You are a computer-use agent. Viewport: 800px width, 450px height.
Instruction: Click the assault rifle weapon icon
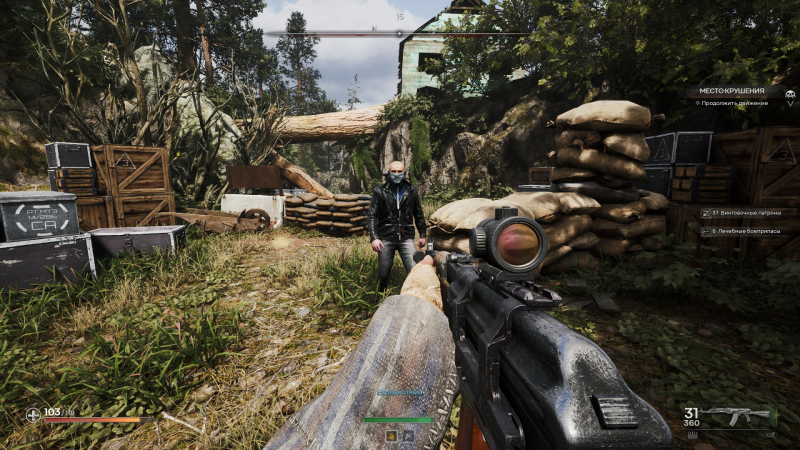tap(738, 414)
